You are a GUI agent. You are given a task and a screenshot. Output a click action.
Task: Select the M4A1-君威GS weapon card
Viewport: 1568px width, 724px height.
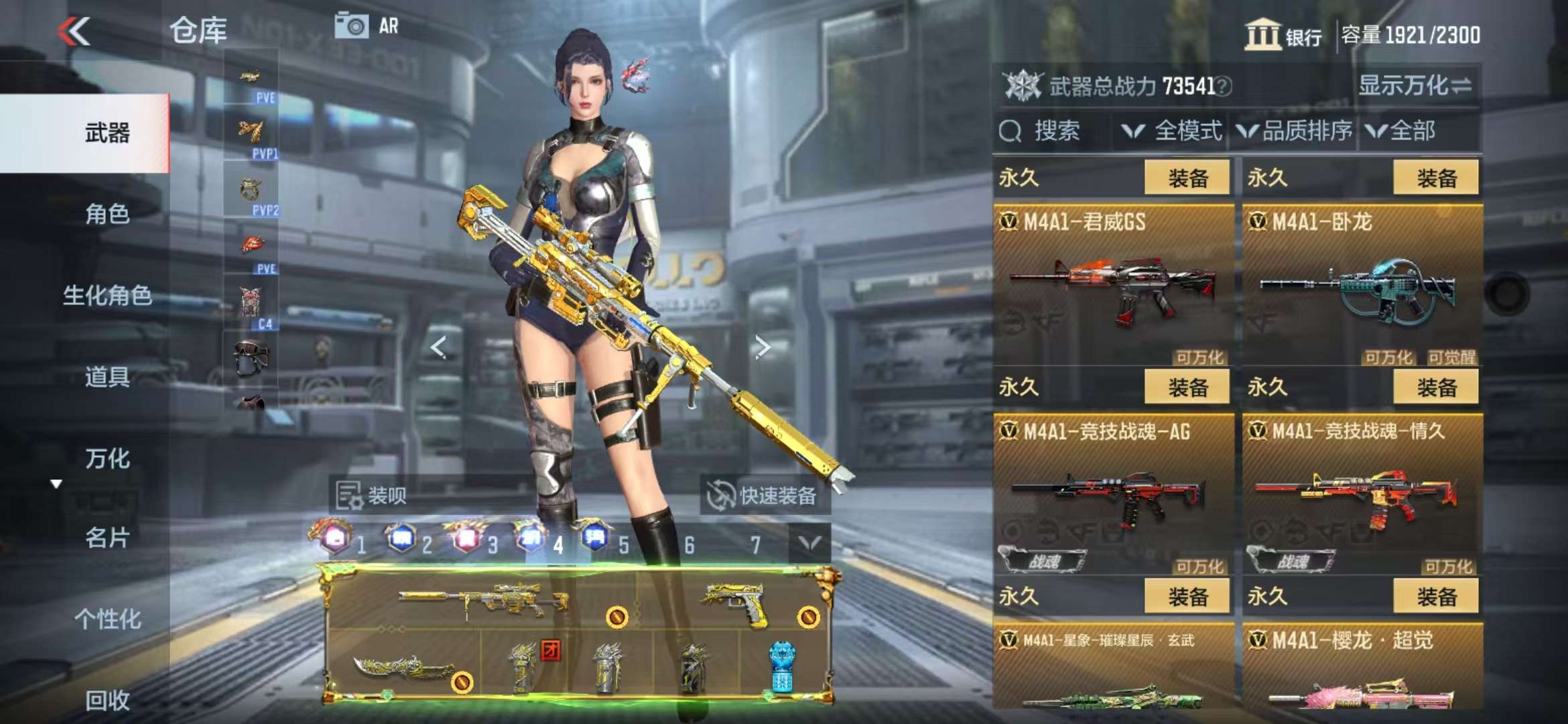(x=1113, y=285)
